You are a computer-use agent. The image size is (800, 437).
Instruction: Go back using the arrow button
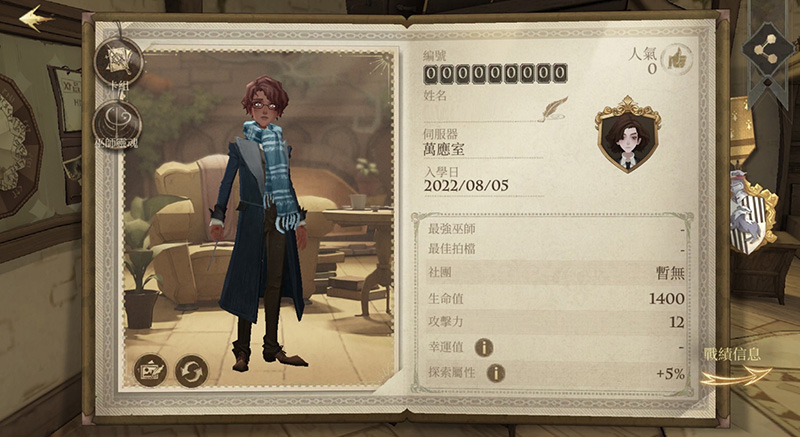(x=36, y=19)
